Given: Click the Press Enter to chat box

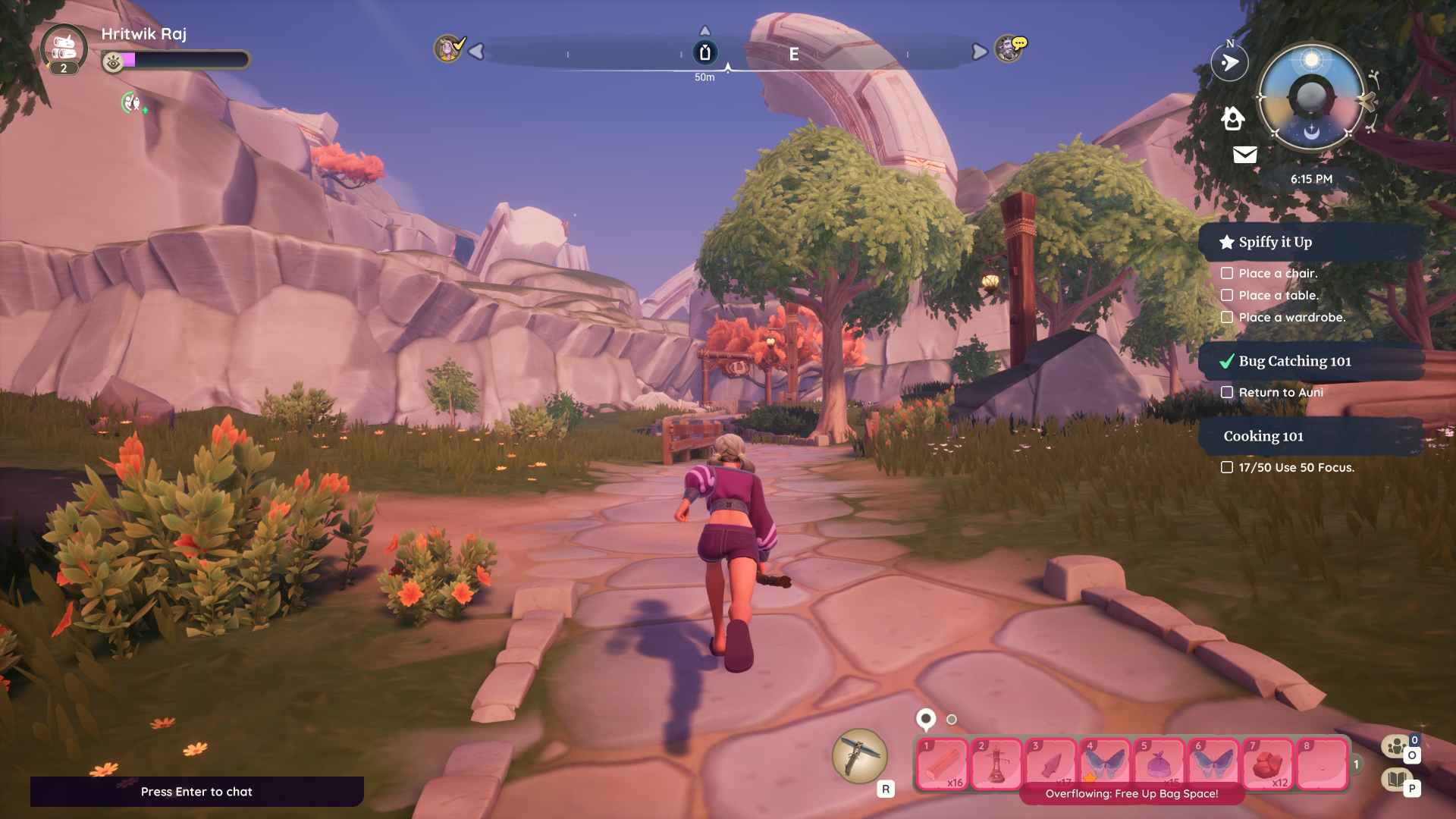Looking at the screenshot, I should point(196,792).
